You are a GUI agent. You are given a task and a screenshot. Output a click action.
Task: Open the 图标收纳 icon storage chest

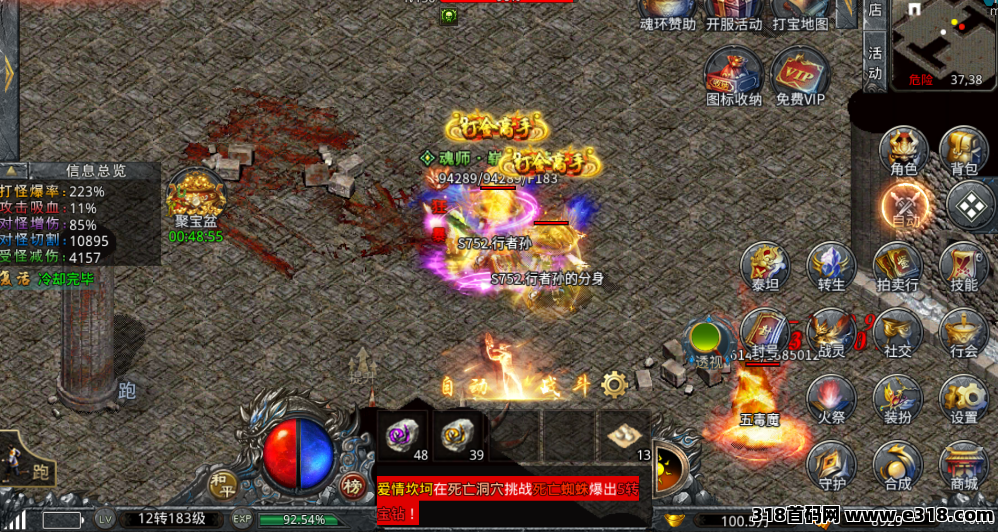click(x=733, y=76)
